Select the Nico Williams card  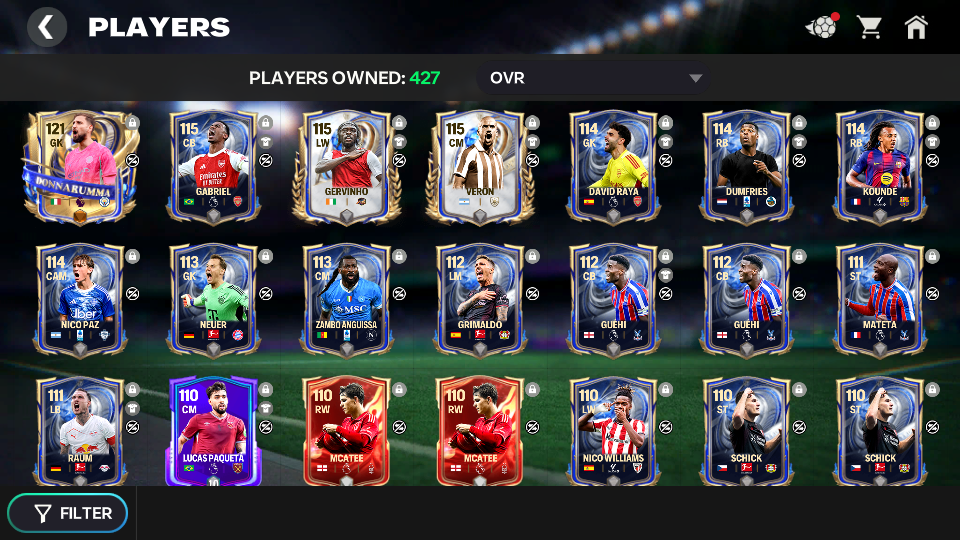(614, 431)
